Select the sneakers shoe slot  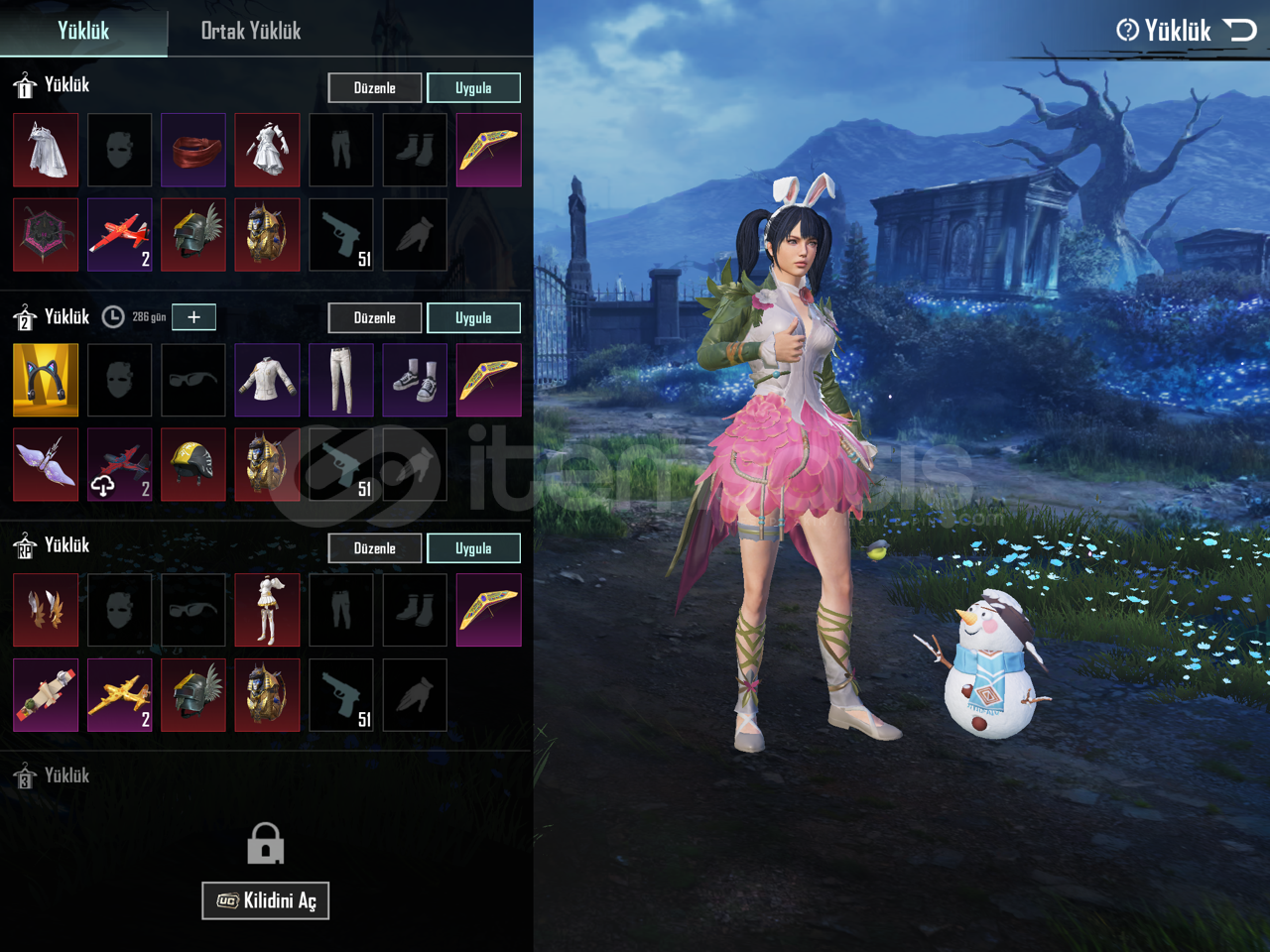click(415, 380)
